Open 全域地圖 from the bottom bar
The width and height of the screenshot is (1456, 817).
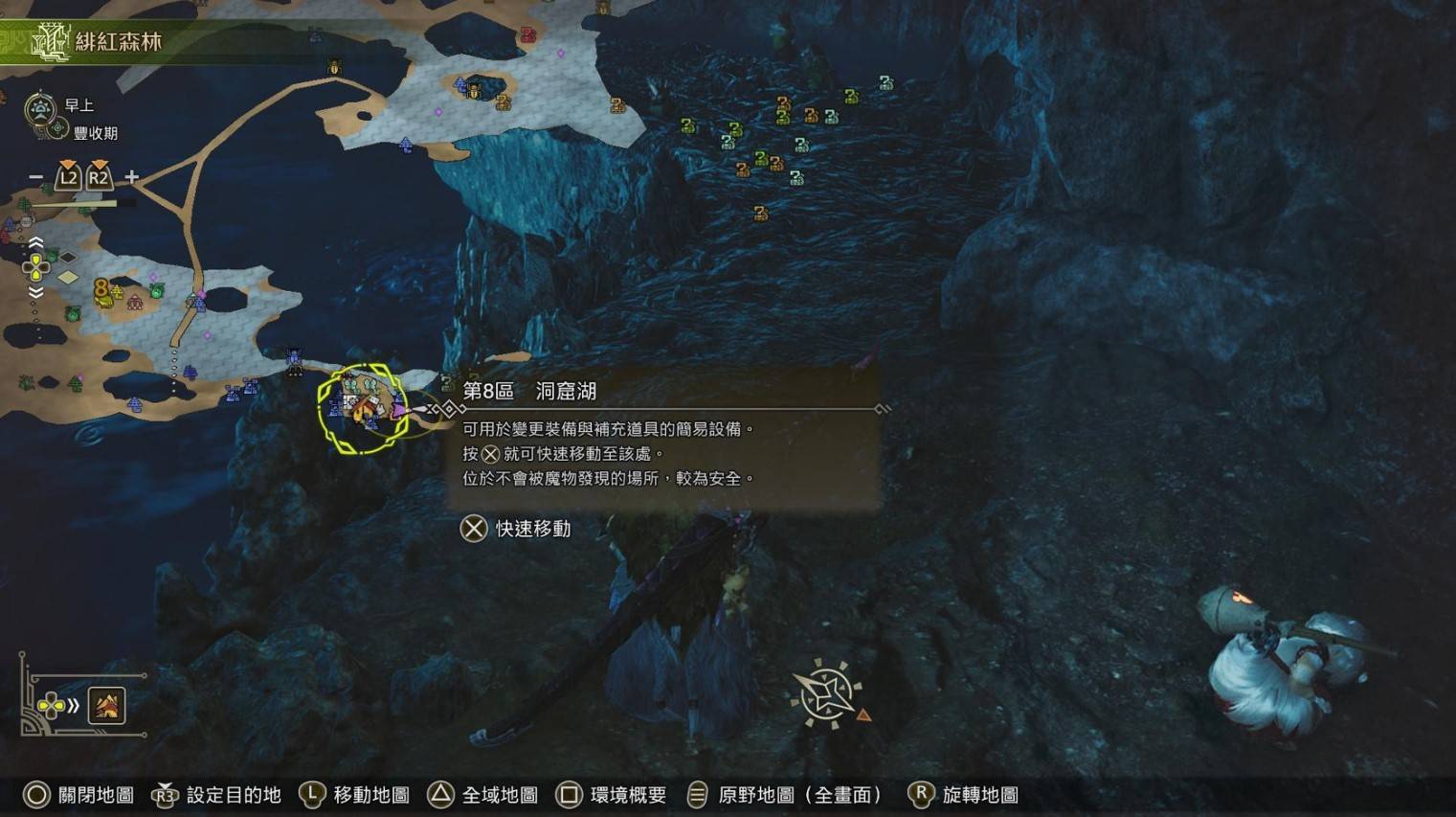tap(482, 794)
